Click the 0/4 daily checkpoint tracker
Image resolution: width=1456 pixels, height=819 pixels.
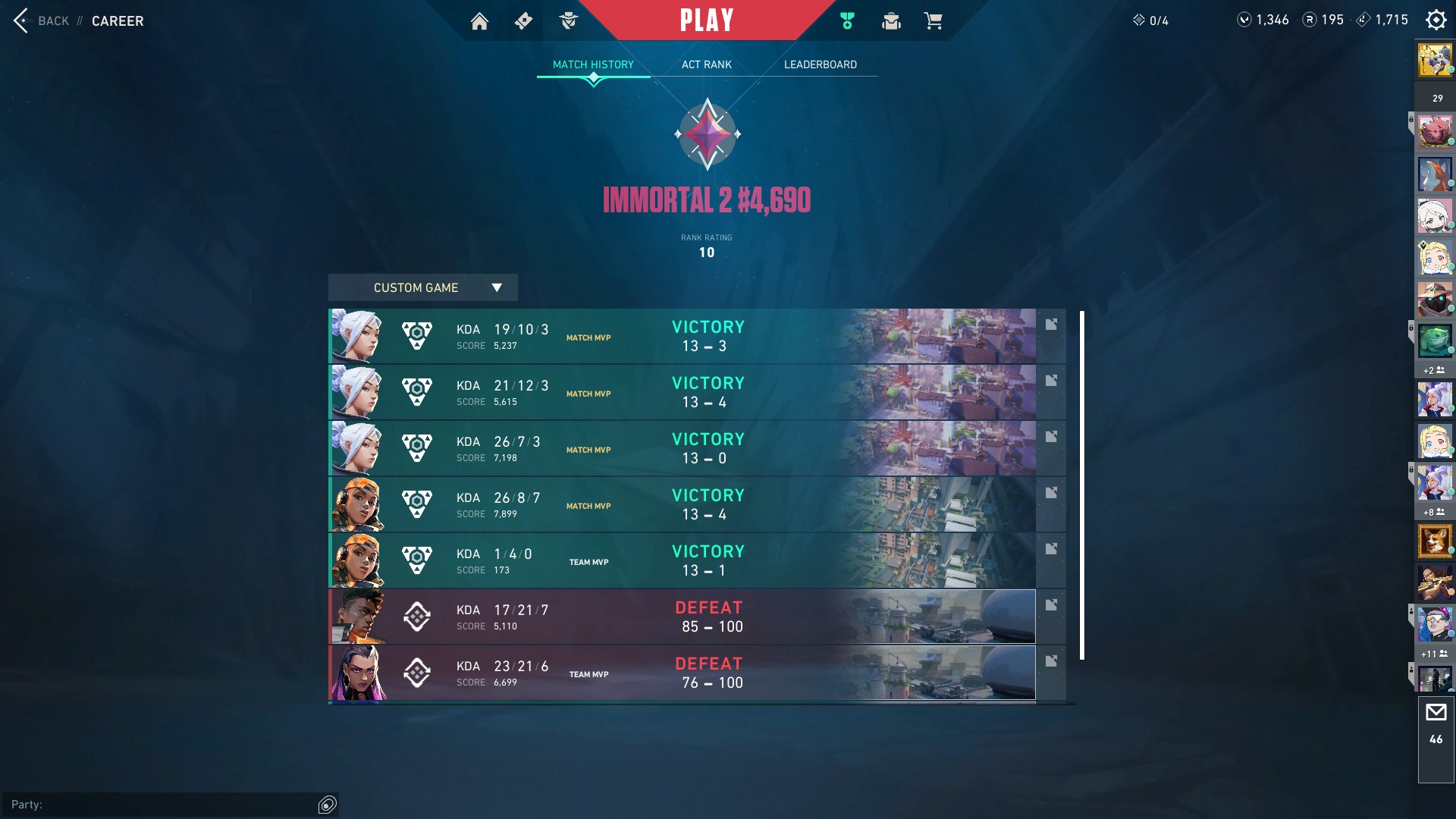click(x=1151, y=21)
